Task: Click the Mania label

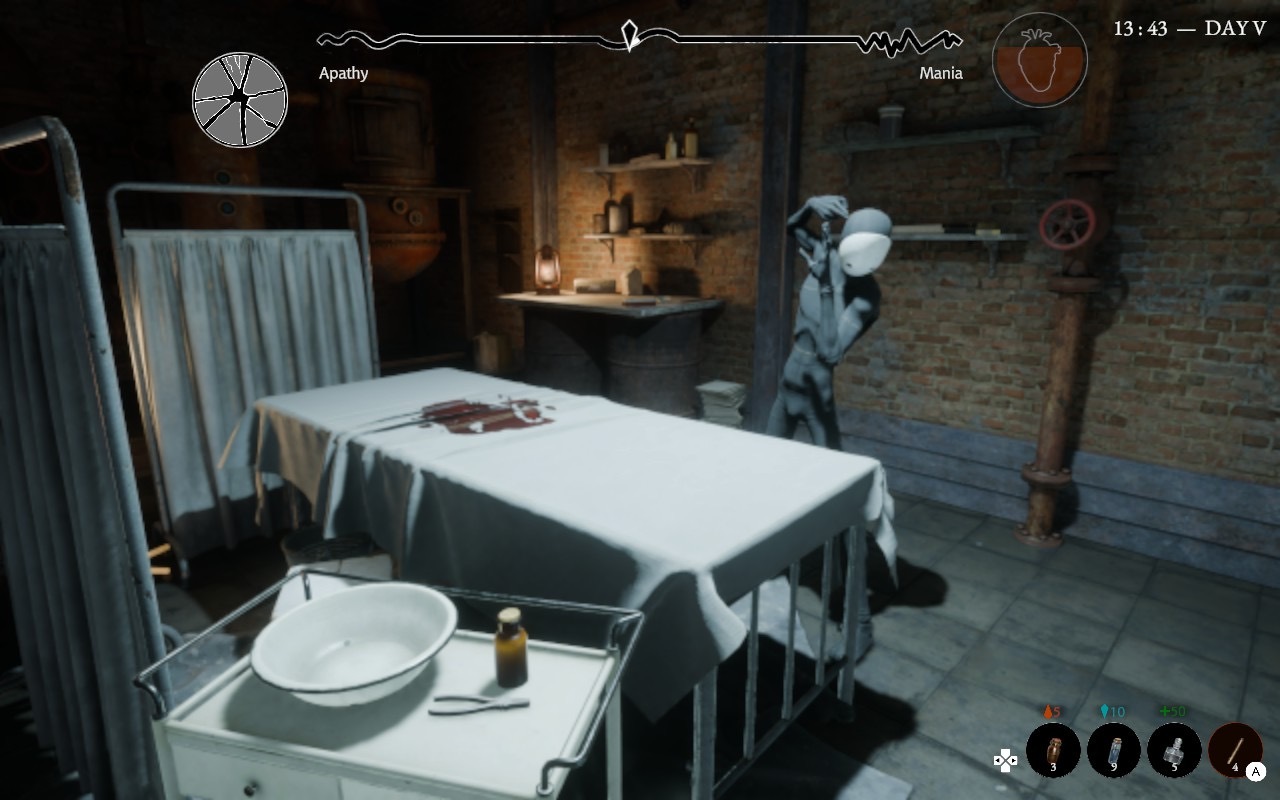Action: [941, 73]
